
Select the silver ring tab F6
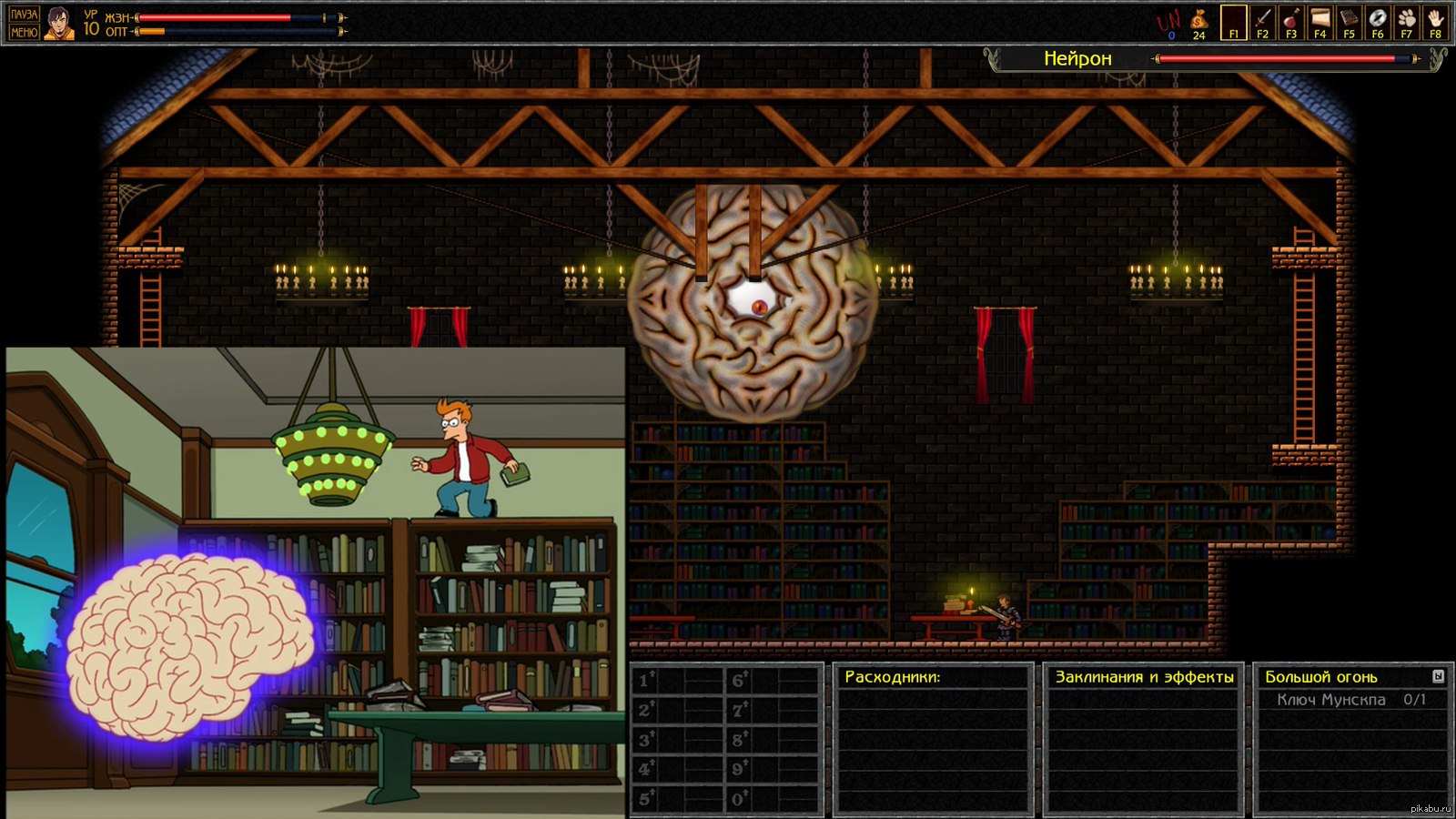click(1378, 22)
